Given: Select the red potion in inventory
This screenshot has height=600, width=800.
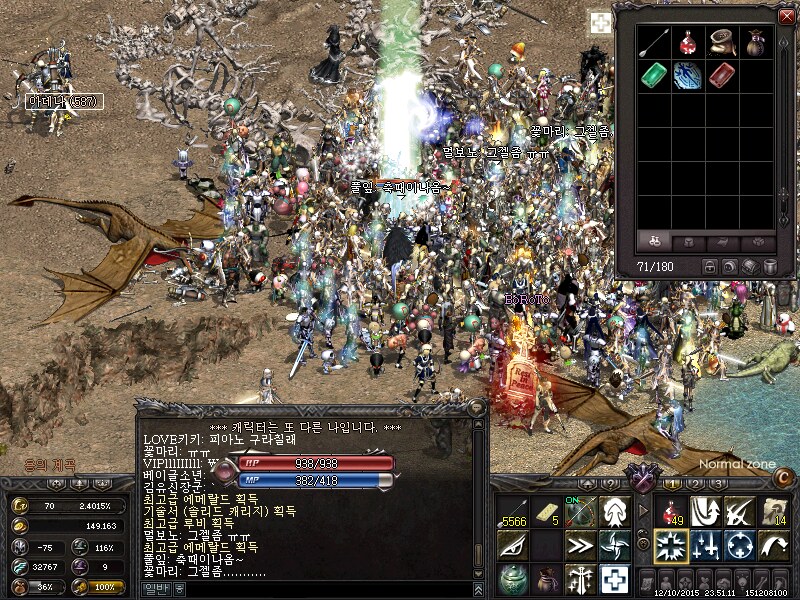Looking at the screenshot, I should click(x=688, y=42).
